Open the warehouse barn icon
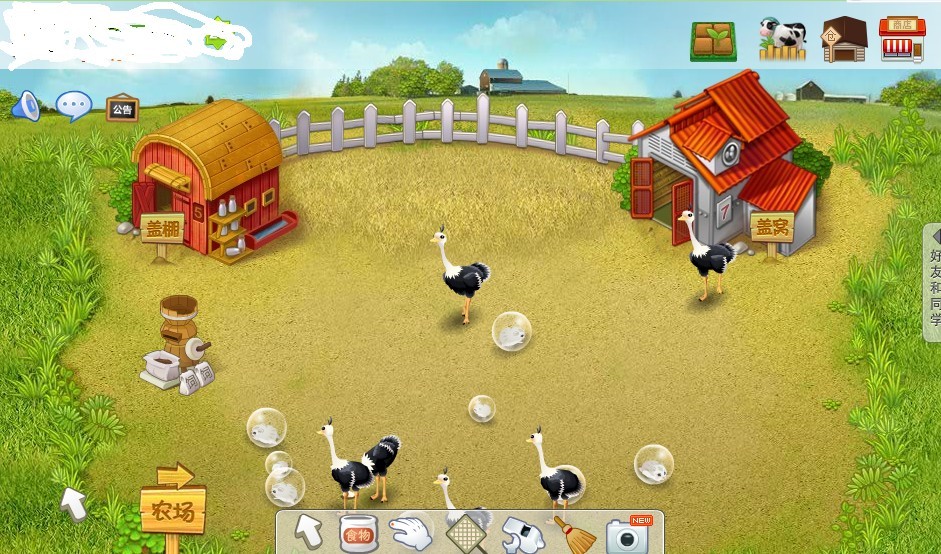This screenshot has height=554, width=941. pyautogui.click(x=844, y=40)
